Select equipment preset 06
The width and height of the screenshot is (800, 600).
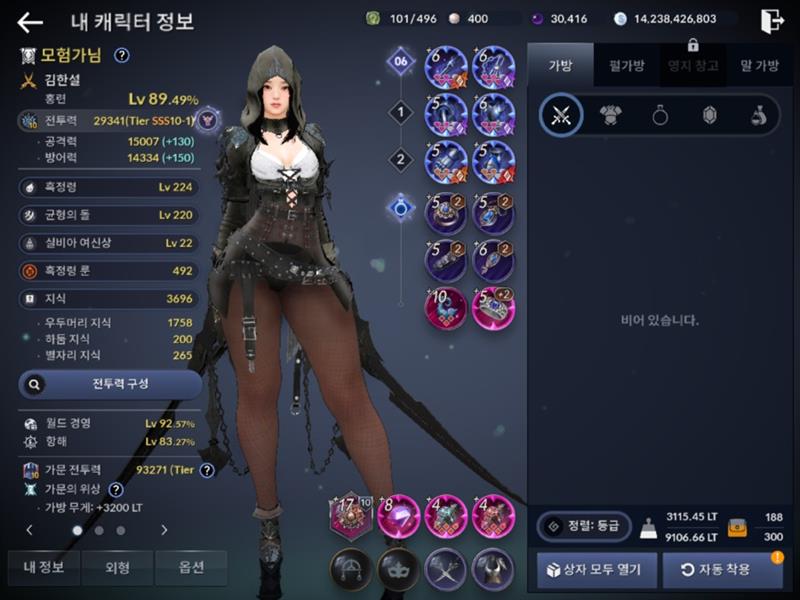click(x=401, y=62)
